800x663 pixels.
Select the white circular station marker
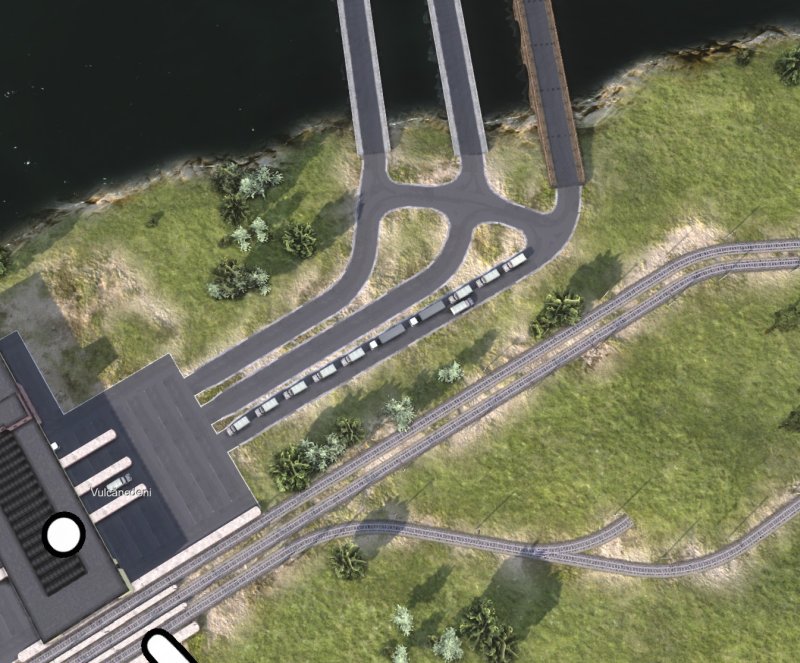(64, 535)
